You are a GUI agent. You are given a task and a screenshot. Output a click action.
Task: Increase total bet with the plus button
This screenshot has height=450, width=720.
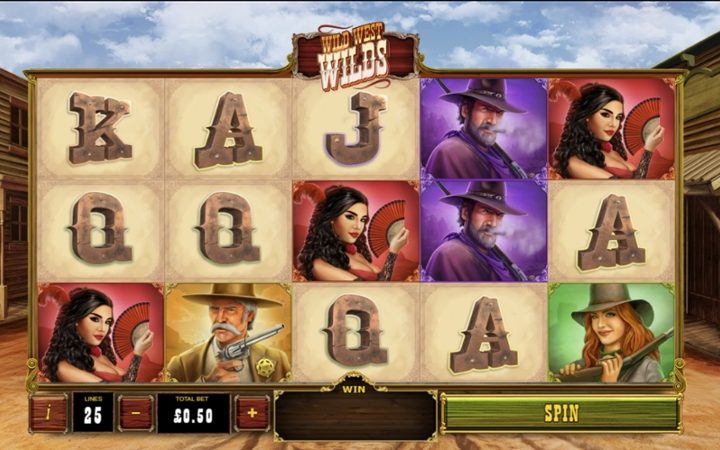[252, 412]
